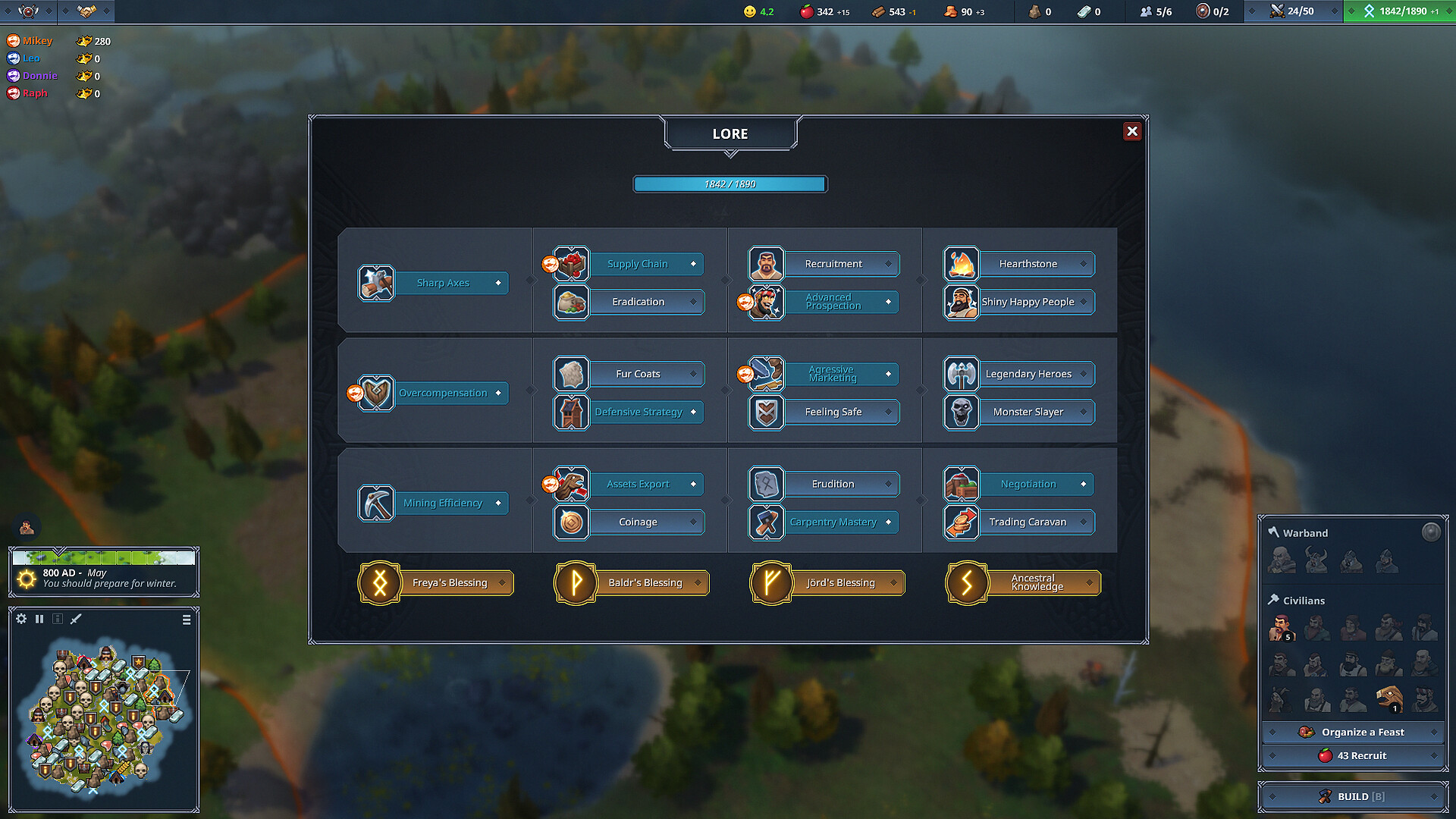Organize a Feast for the clan

[x=1354, y=732]
